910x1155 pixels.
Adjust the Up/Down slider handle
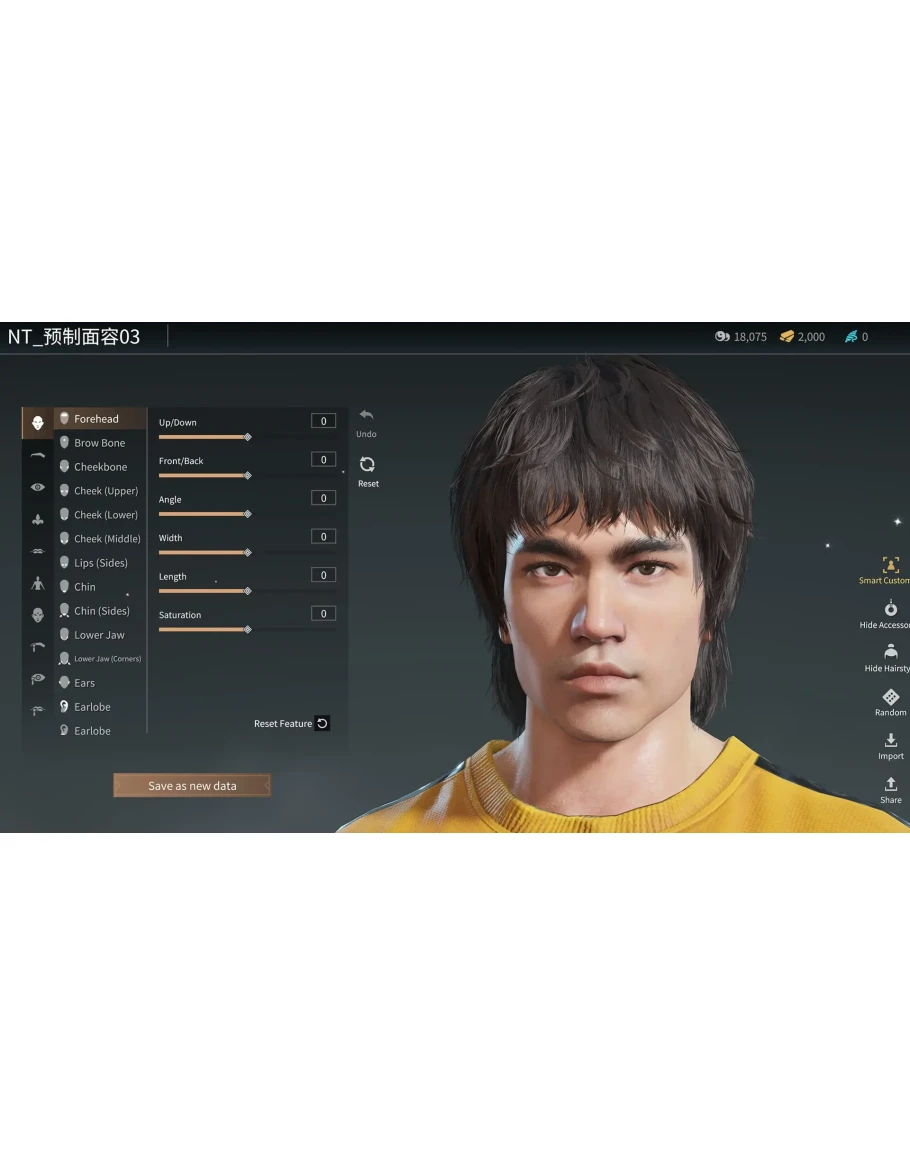(248, 437)
